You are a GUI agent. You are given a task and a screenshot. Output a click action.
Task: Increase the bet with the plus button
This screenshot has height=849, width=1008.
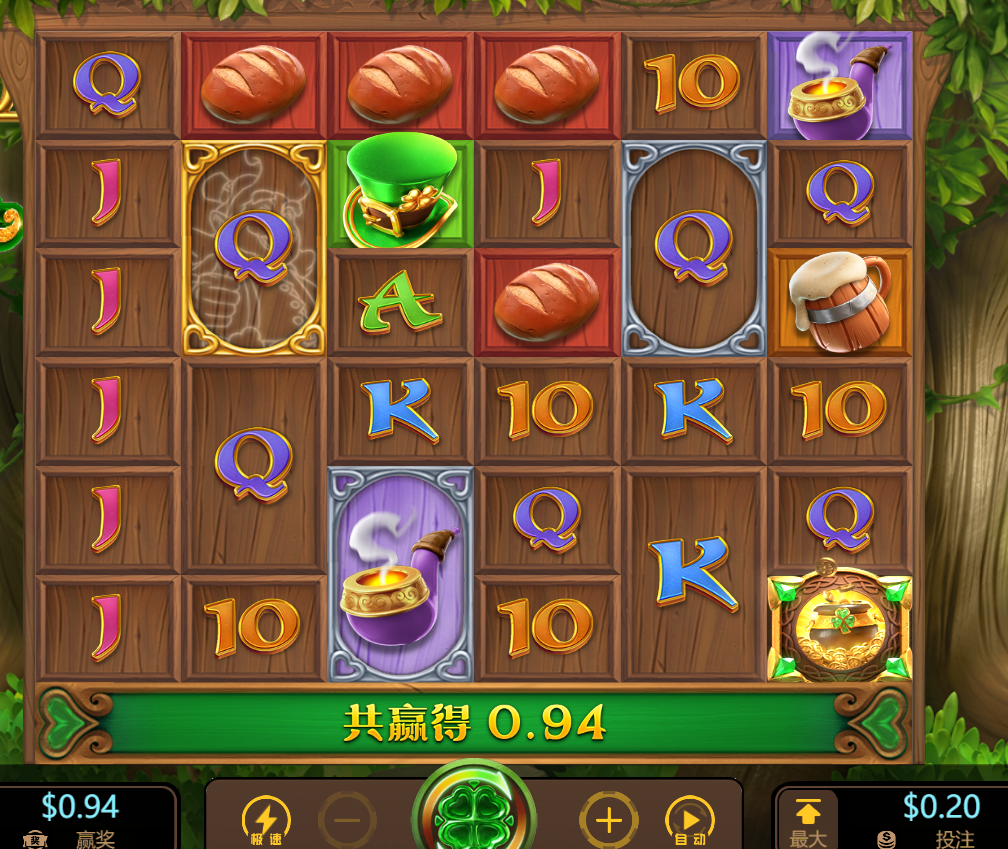coord(608,821)
